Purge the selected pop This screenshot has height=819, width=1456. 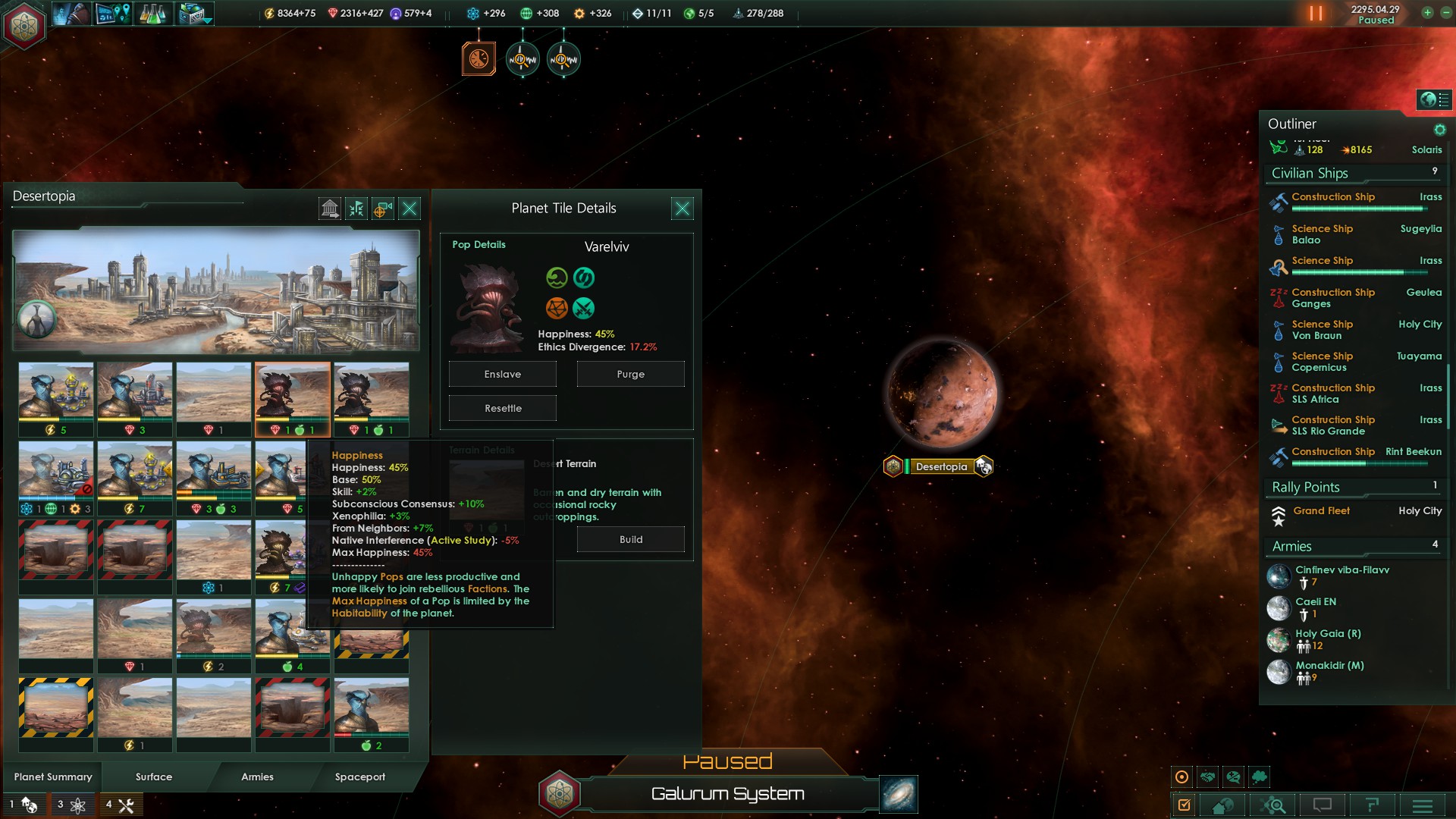tap(630, 374)
